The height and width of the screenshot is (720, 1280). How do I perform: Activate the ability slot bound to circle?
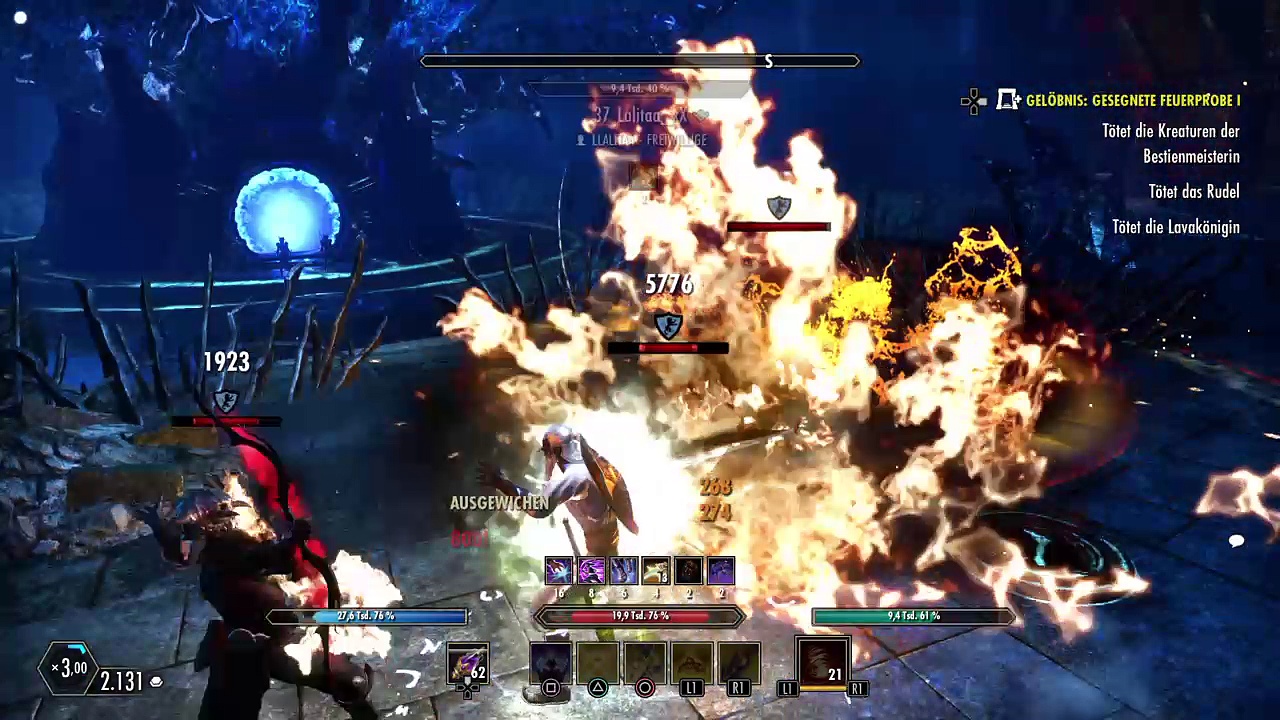[x=645, y=664]
